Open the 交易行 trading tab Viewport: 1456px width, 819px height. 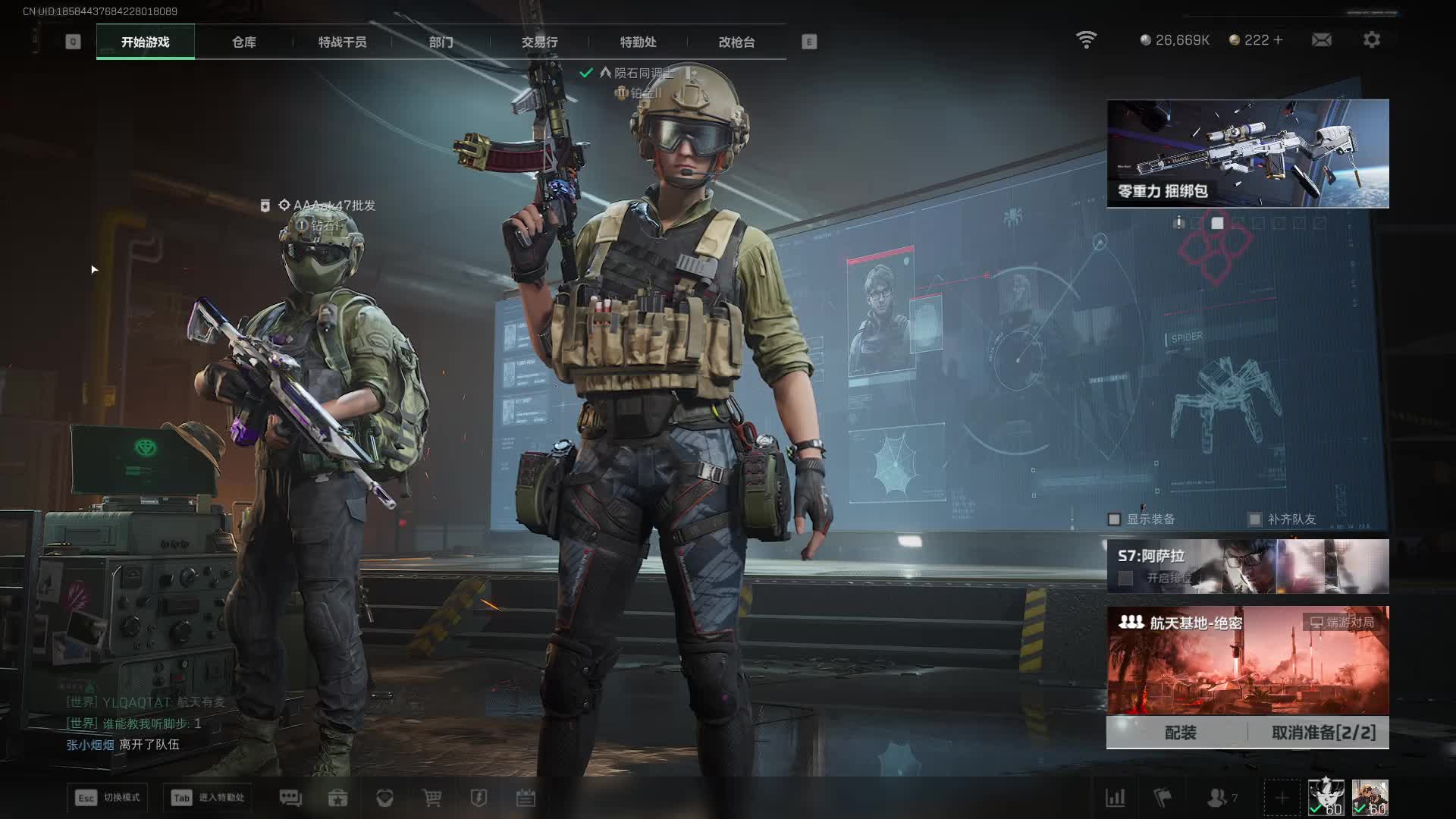539,42
